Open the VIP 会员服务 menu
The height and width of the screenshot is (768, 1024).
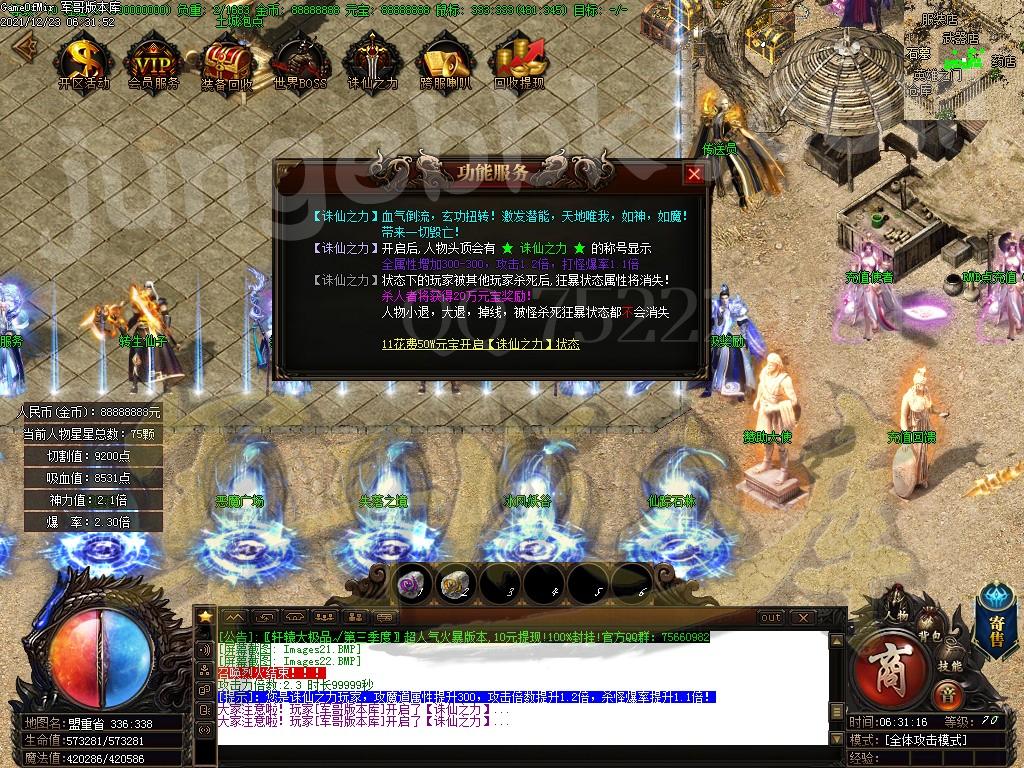154,63
